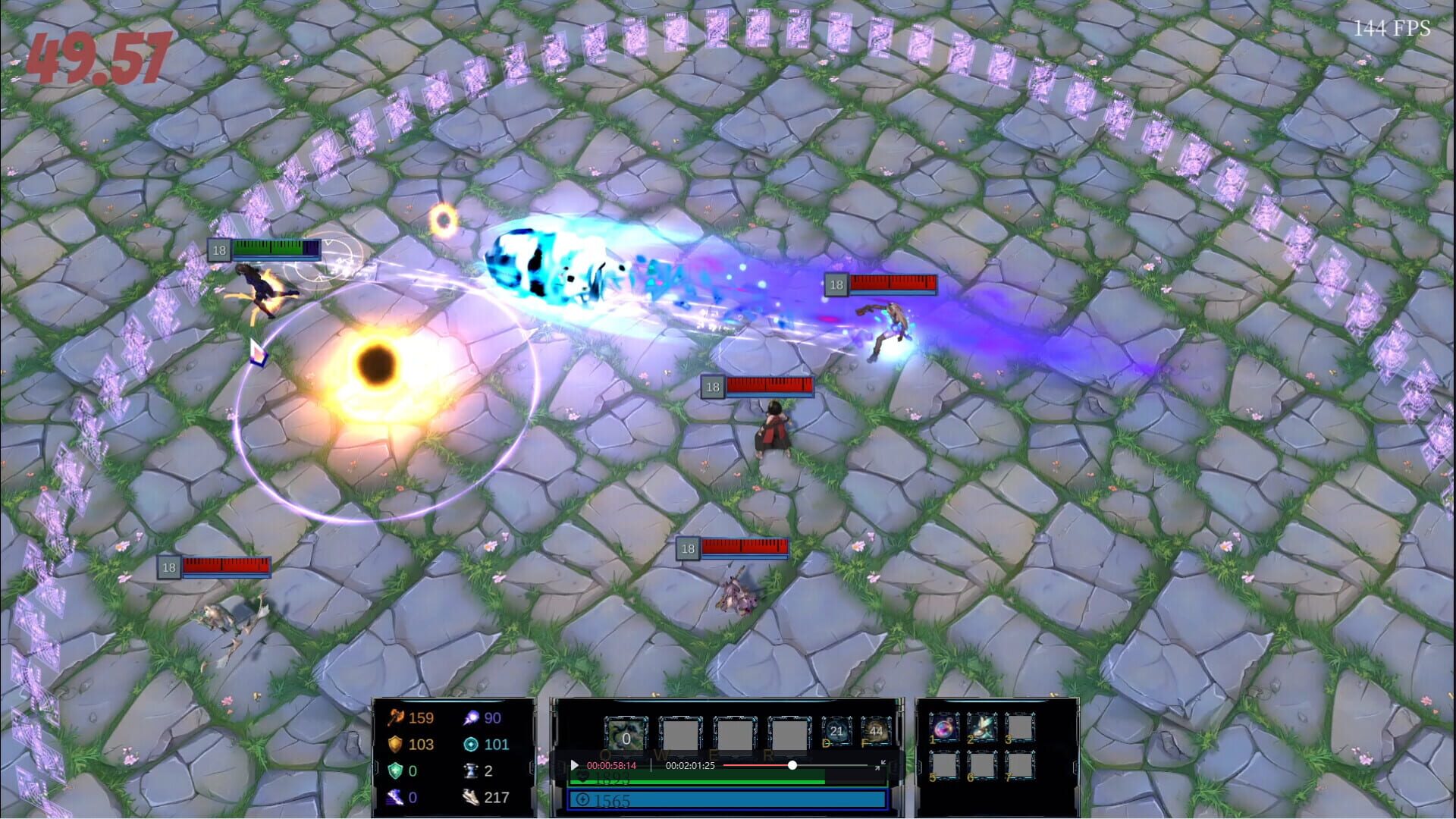Click the play button to resume the replay
The width and height of the screenshot is (1456, 819).
[574, 765]
